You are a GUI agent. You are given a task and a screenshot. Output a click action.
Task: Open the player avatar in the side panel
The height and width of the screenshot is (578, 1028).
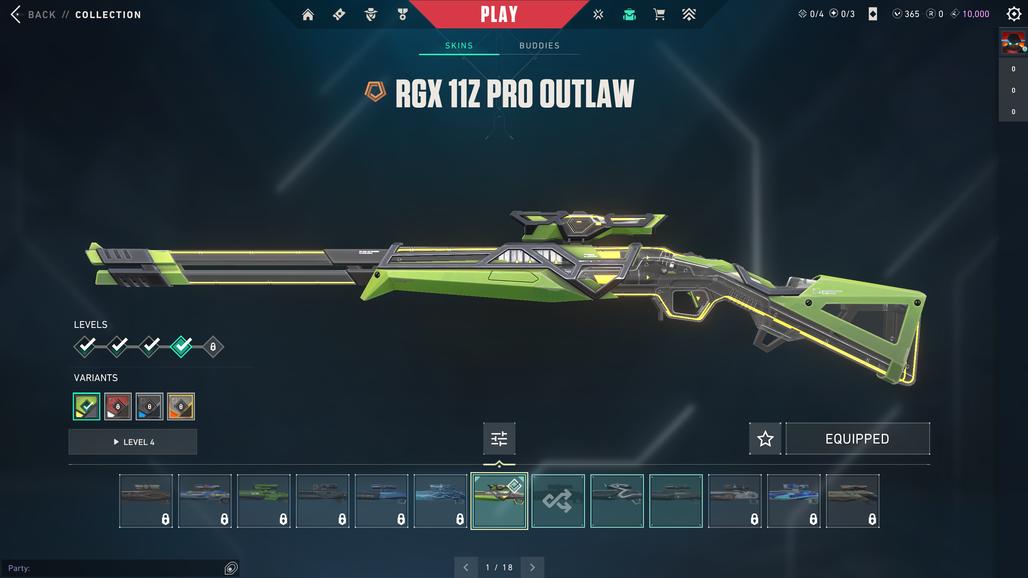point(1012,44)
